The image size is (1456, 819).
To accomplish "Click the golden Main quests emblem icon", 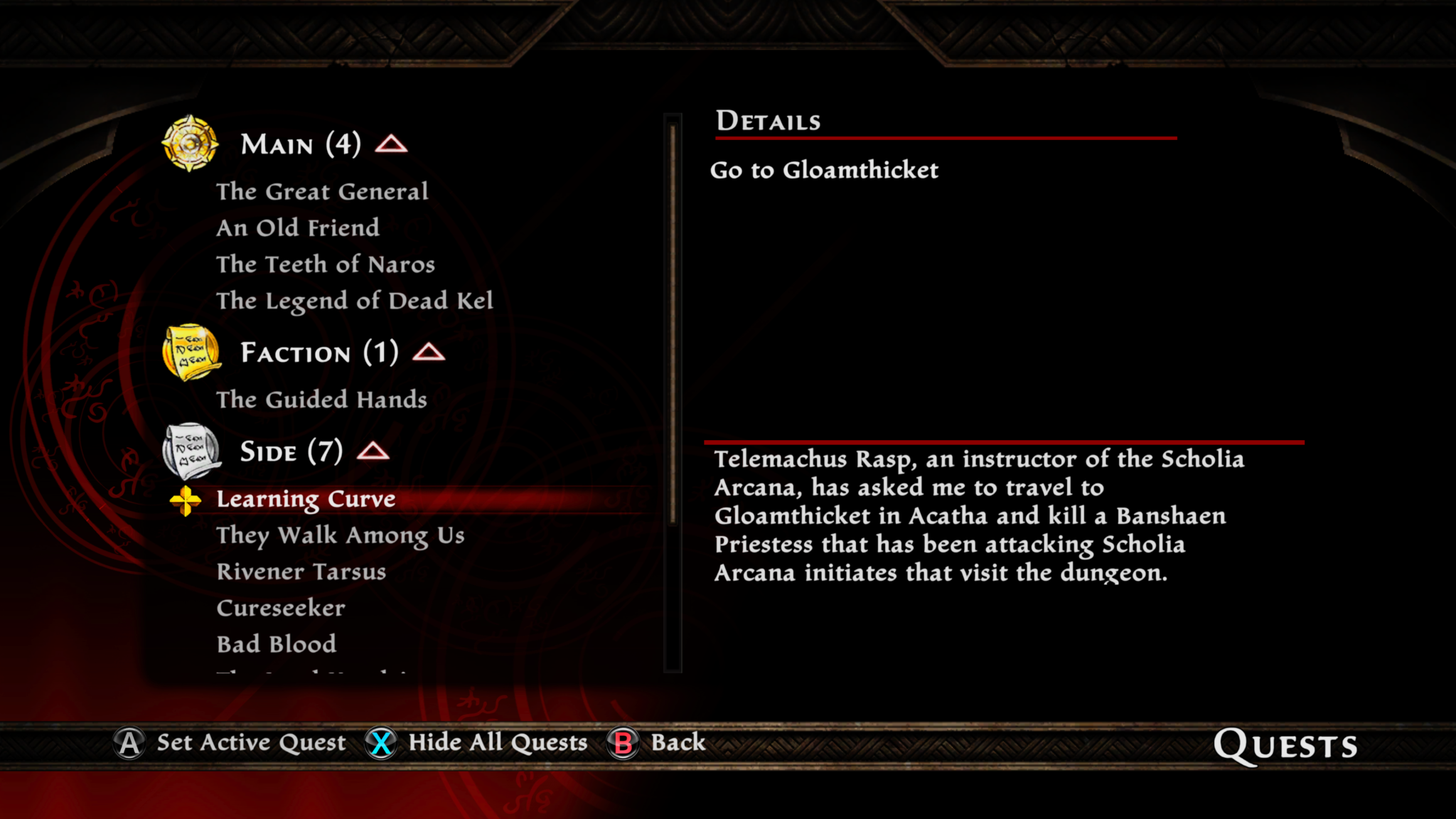I will [191, 144].
